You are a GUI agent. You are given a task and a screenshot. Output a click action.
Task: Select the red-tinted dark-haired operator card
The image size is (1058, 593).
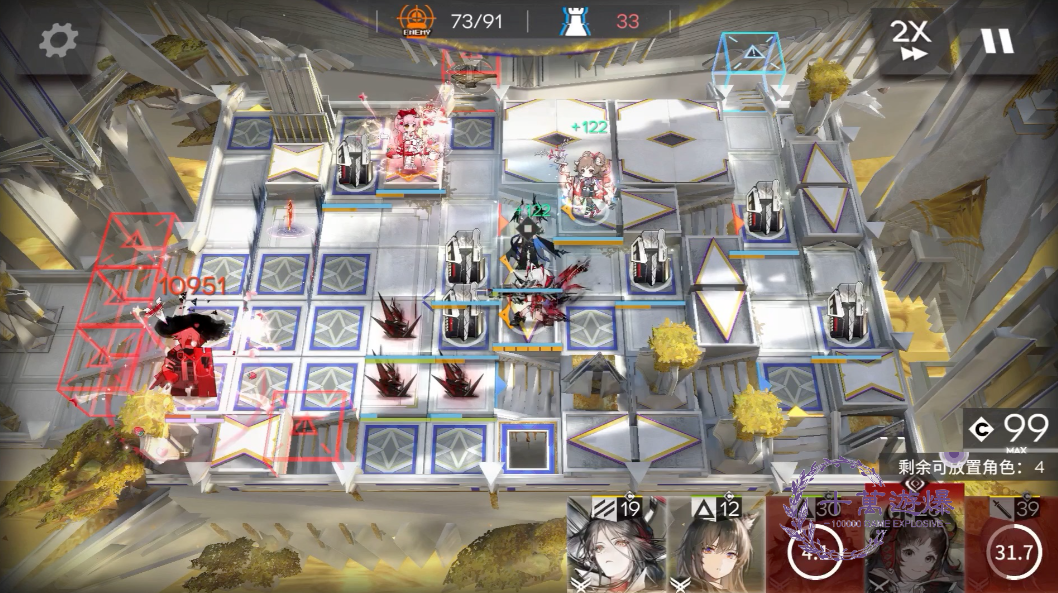click(x=913, y=545)
